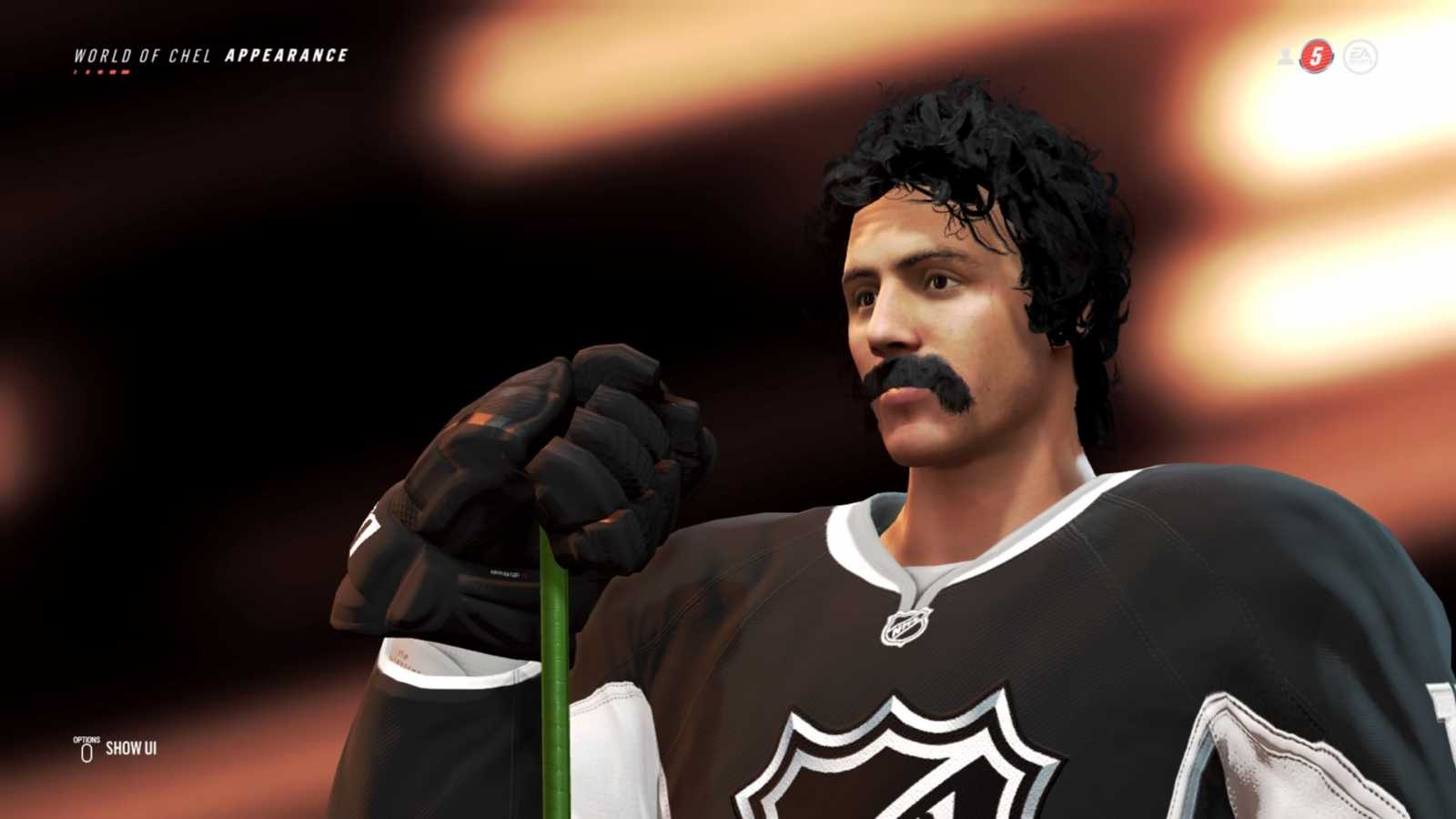Click the page indicator progress strip
The height and width of the screenshot is (819, 1456).
tap(100, 71)
